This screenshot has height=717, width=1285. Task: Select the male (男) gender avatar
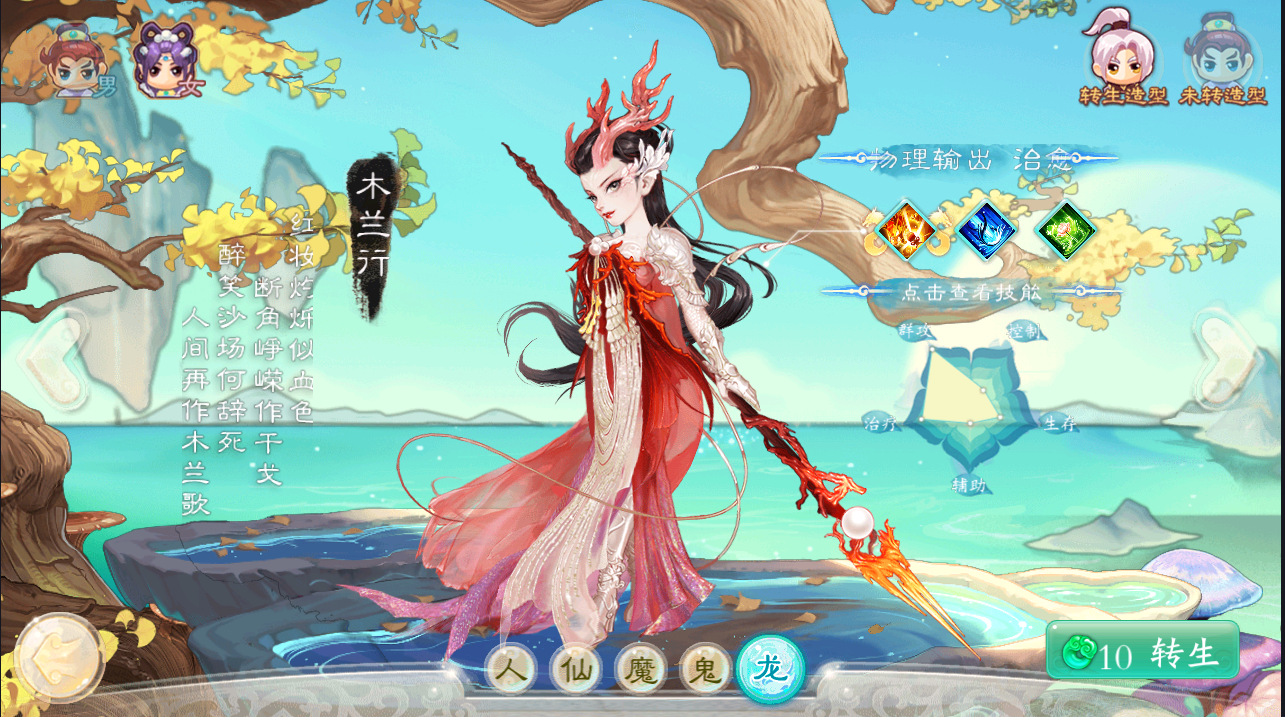tap(76, 62)
